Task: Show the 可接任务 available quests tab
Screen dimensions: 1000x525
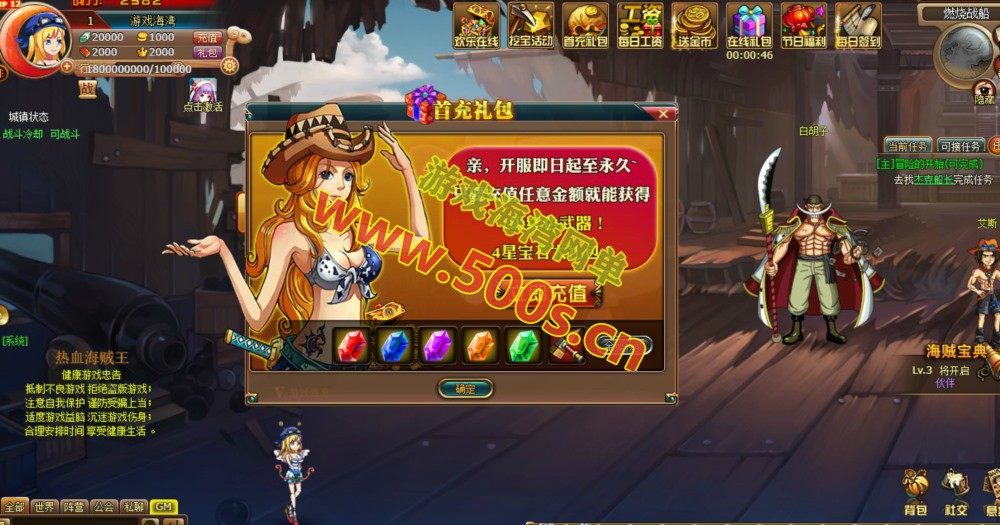Action: [960, 146]
